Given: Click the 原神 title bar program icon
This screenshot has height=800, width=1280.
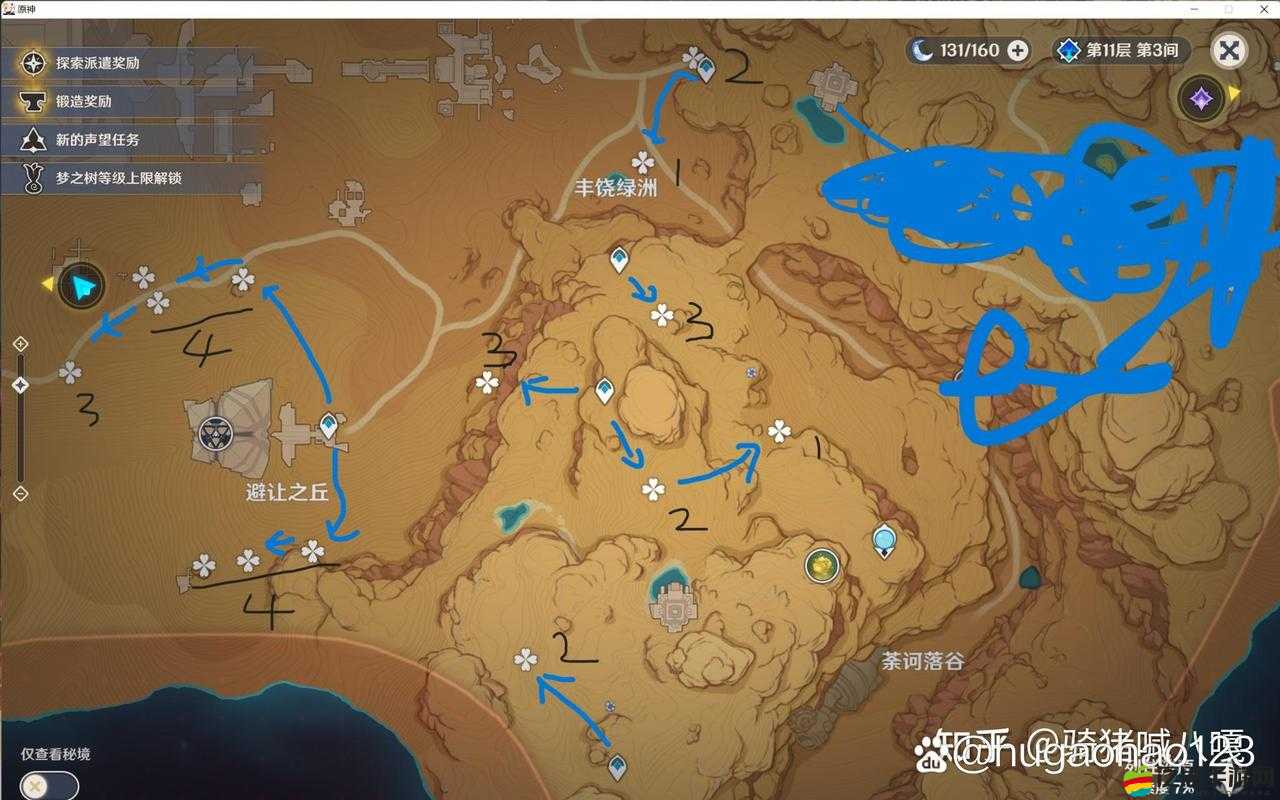Looking at the screenshot, I should tap(10, 9).
